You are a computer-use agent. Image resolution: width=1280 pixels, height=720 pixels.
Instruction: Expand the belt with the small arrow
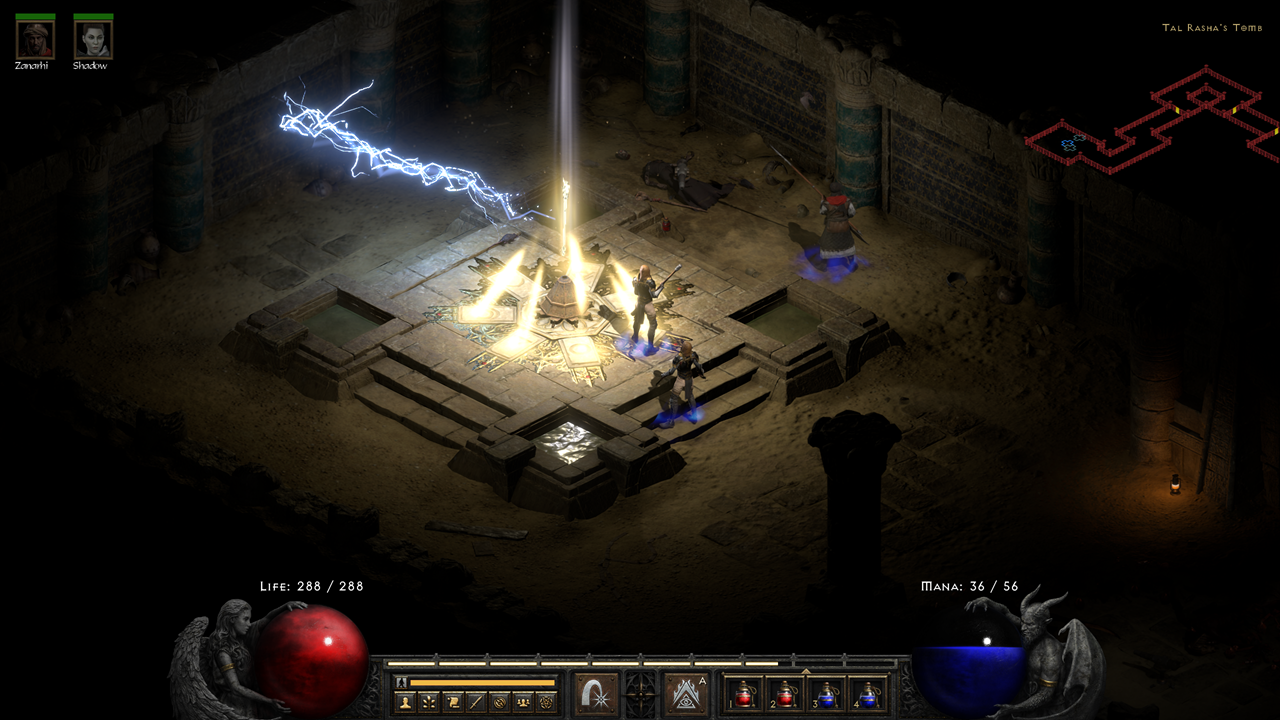pos(806,671)
